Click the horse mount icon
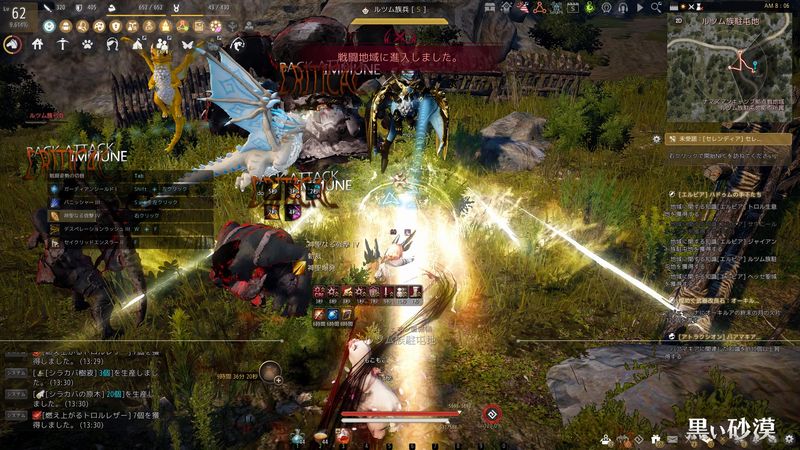Screen dimensions: 800x450 pyautogui.click(x=14, y=44)
